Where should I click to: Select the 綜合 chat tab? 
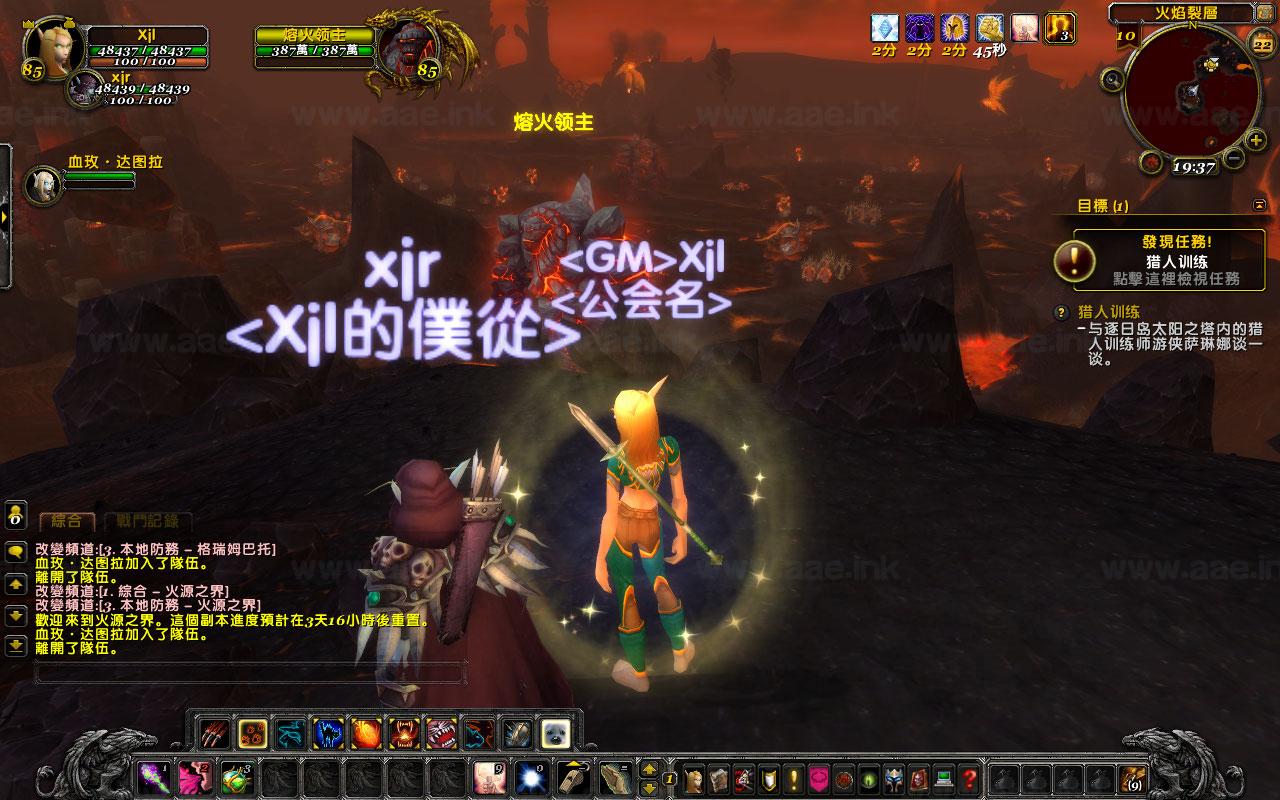pyautogui.click(x=67, y=521)
